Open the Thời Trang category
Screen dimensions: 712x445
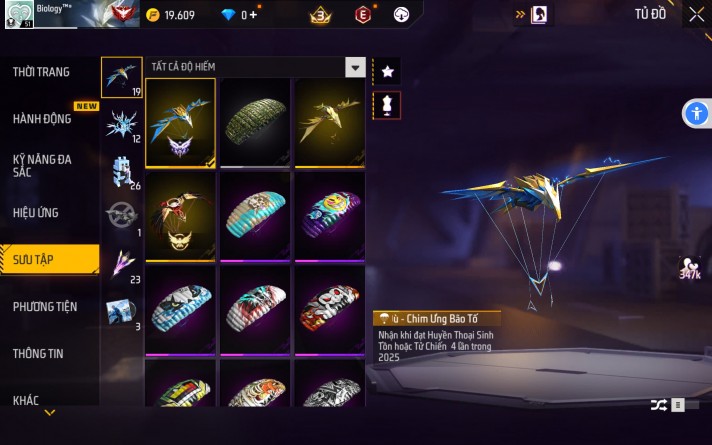tap(42, 72)
